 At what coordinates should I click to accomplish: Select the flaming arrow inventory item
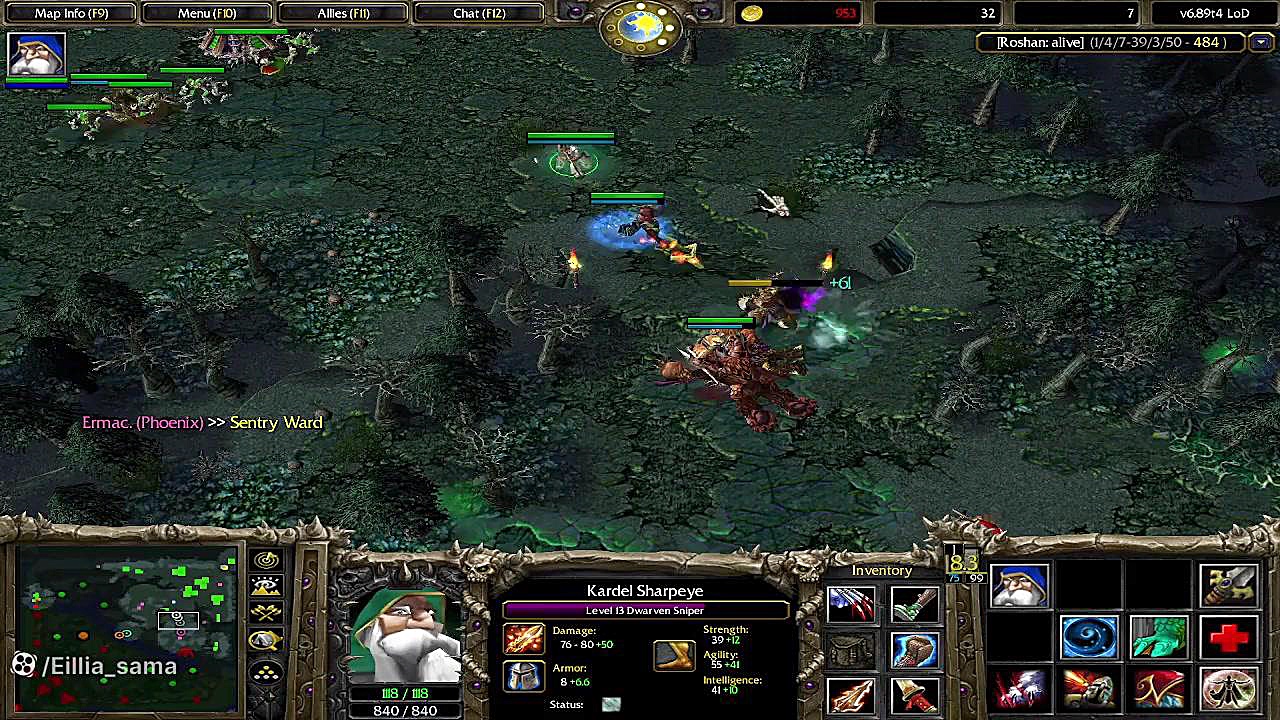point(851,695)
